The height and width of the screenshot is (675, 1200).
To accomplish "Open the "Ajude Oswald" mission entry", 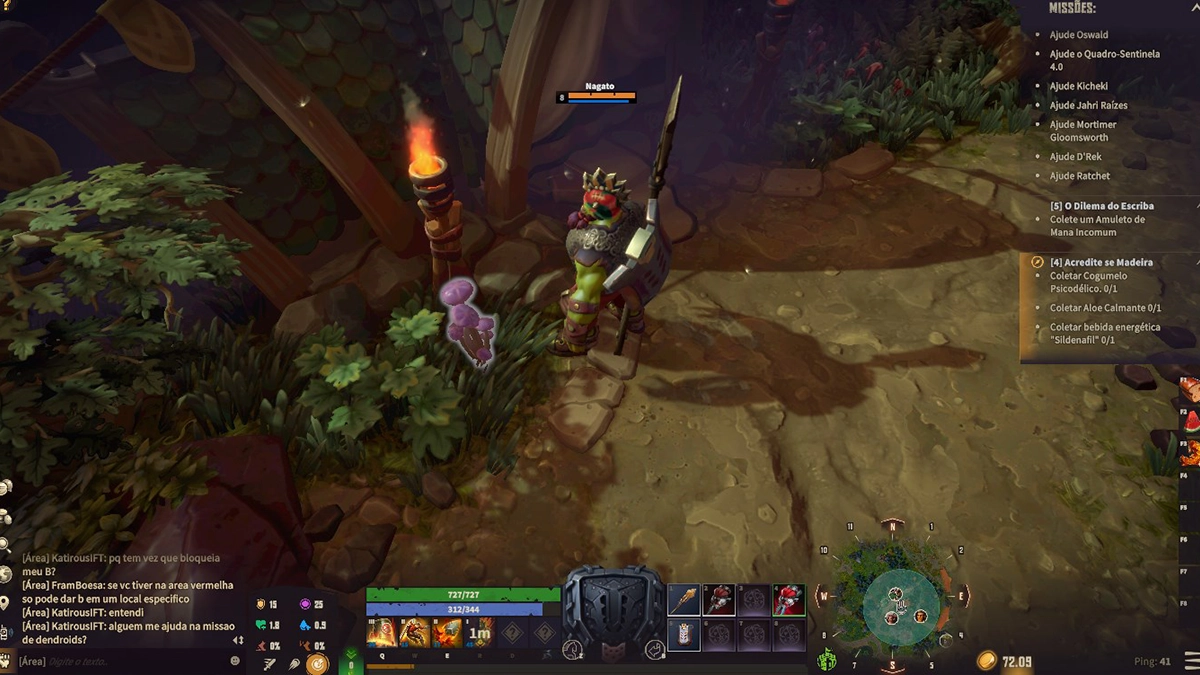I will pyautogui.click(x=1078, y=35).
